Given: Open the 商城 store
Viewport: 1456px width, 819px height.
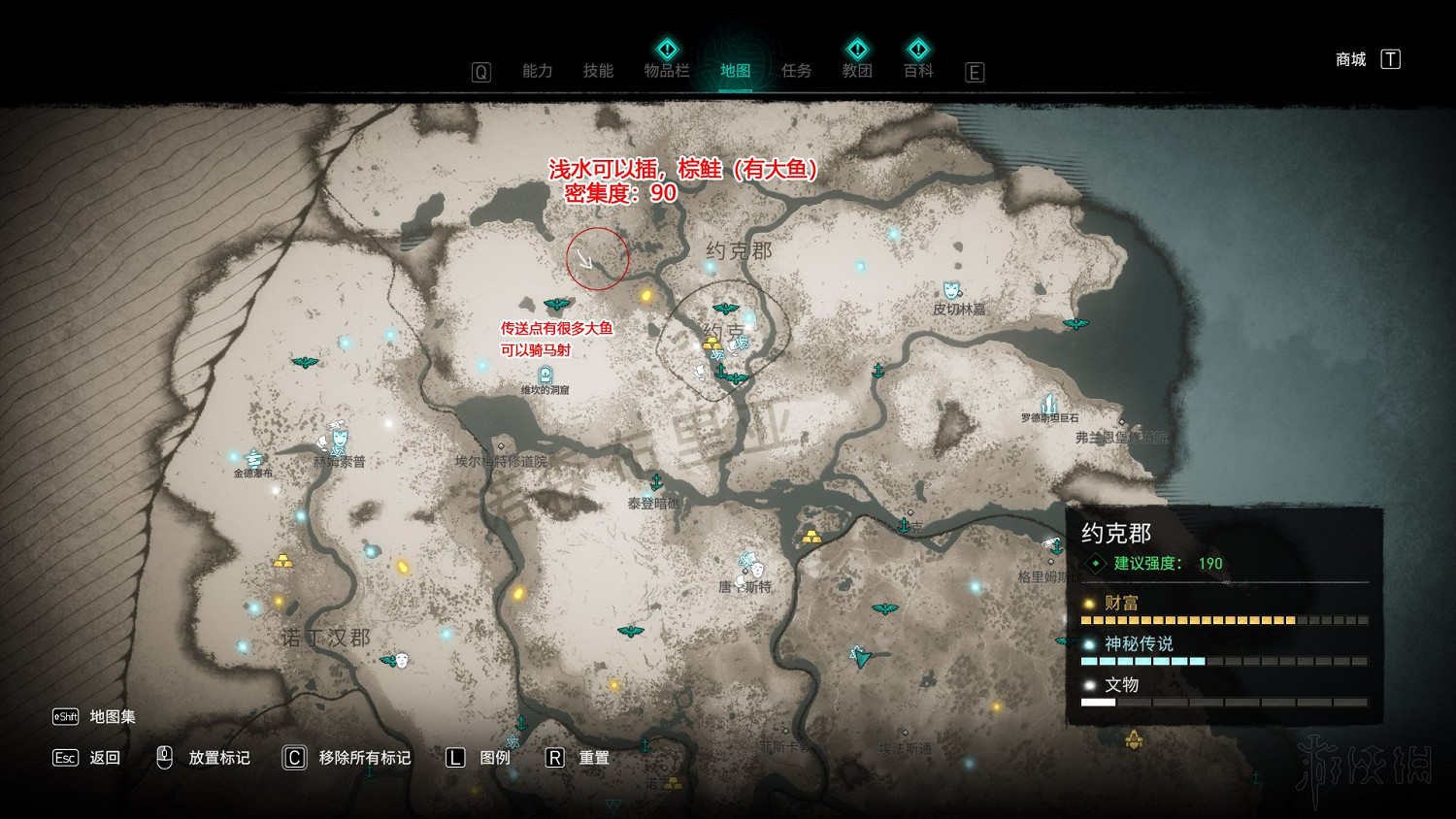Looking at the screenshot, I should point(1350,58).
